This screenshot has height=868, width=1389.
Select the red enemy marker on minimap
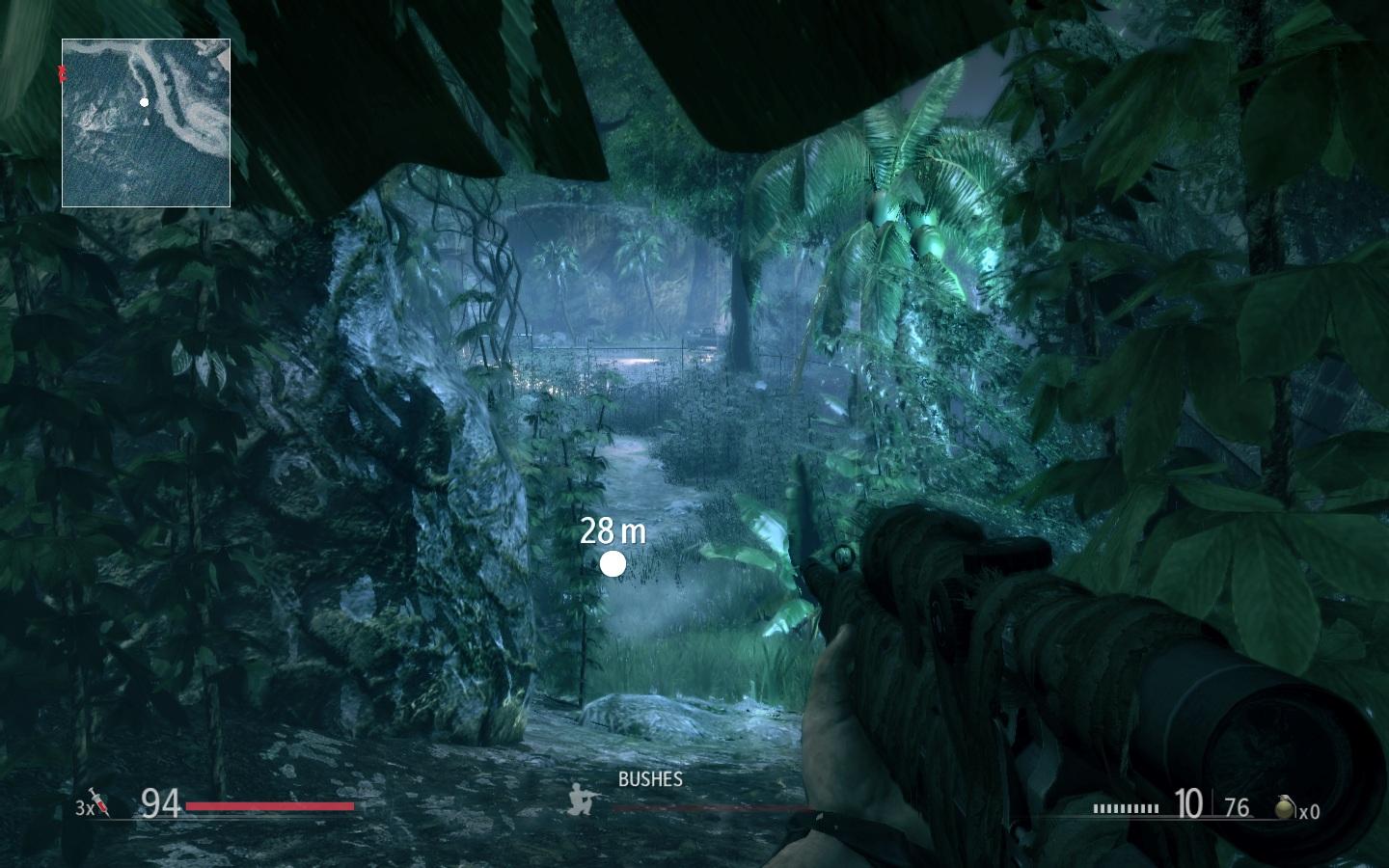(63, 70)
